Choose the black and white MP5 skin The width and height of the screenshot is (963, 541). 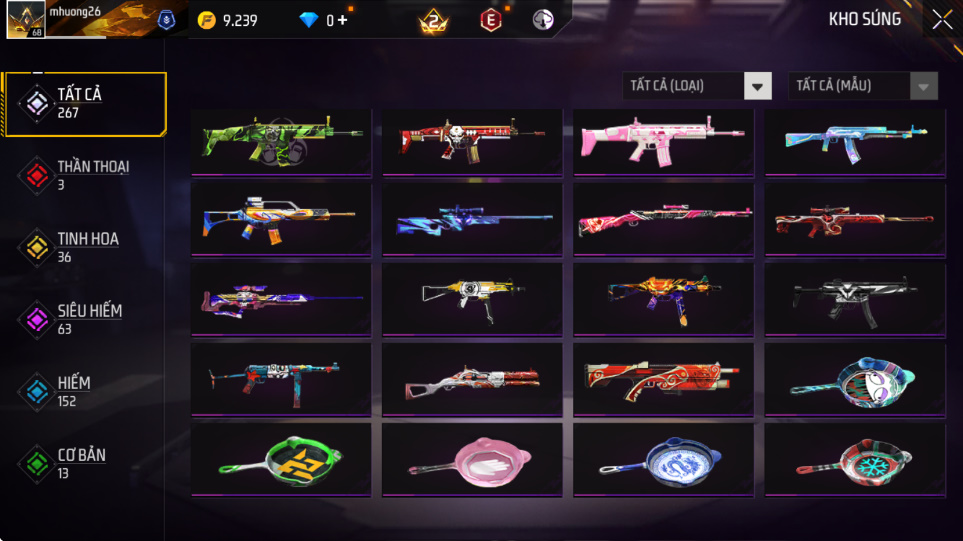click(855, 299)
